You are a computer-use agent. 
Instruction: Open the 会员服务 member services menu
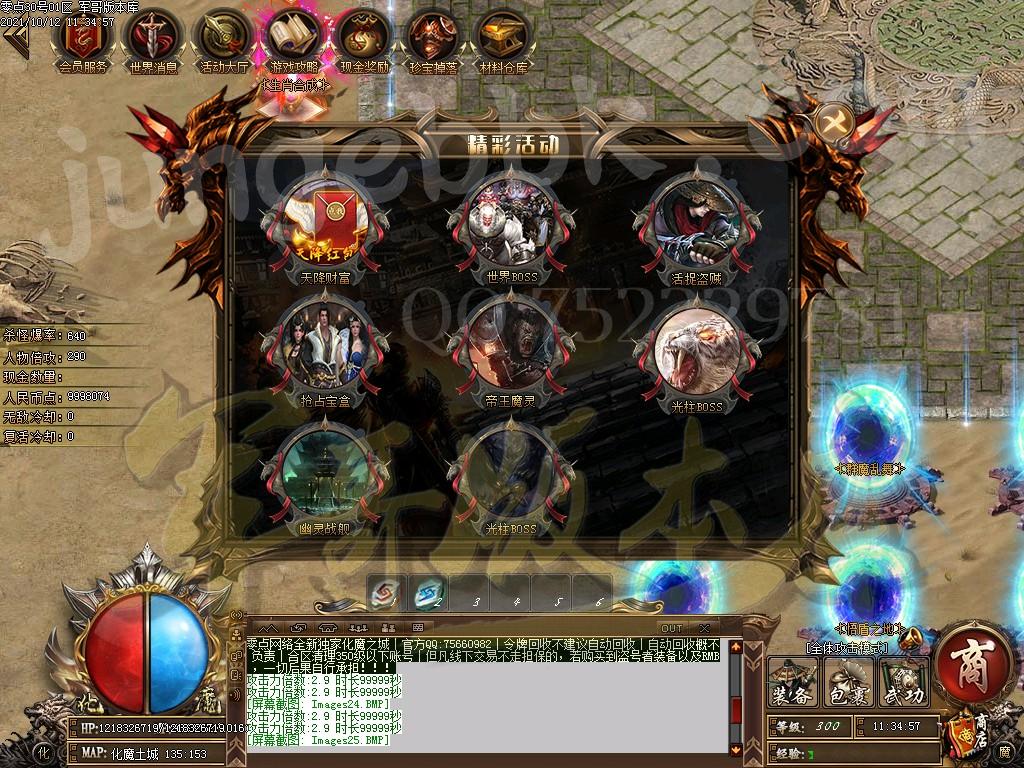pos(84,38)
